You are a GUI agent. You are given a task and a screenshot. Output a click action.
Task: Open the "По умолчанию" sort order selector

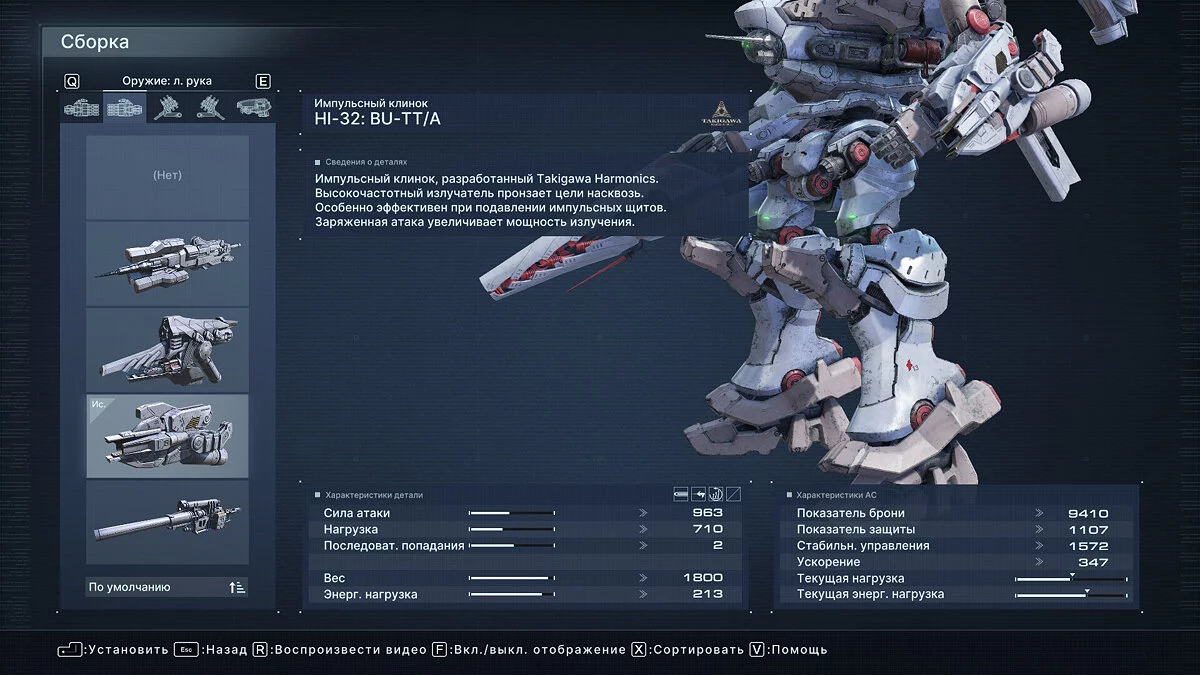click(167, 587)
